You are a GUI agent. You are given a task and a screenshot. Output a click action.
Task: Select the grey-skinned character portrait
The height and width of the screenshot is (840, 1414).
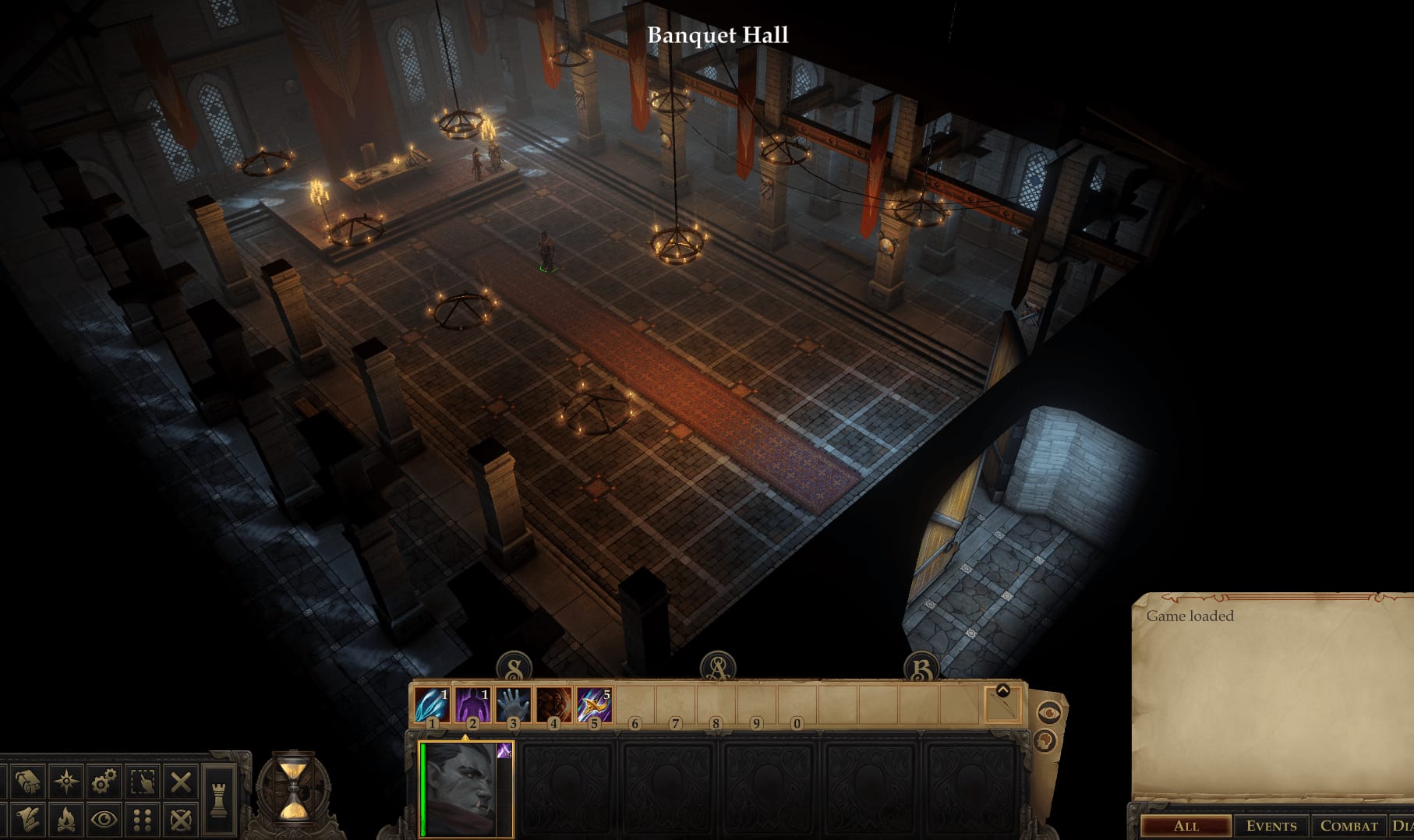(465, 789)
